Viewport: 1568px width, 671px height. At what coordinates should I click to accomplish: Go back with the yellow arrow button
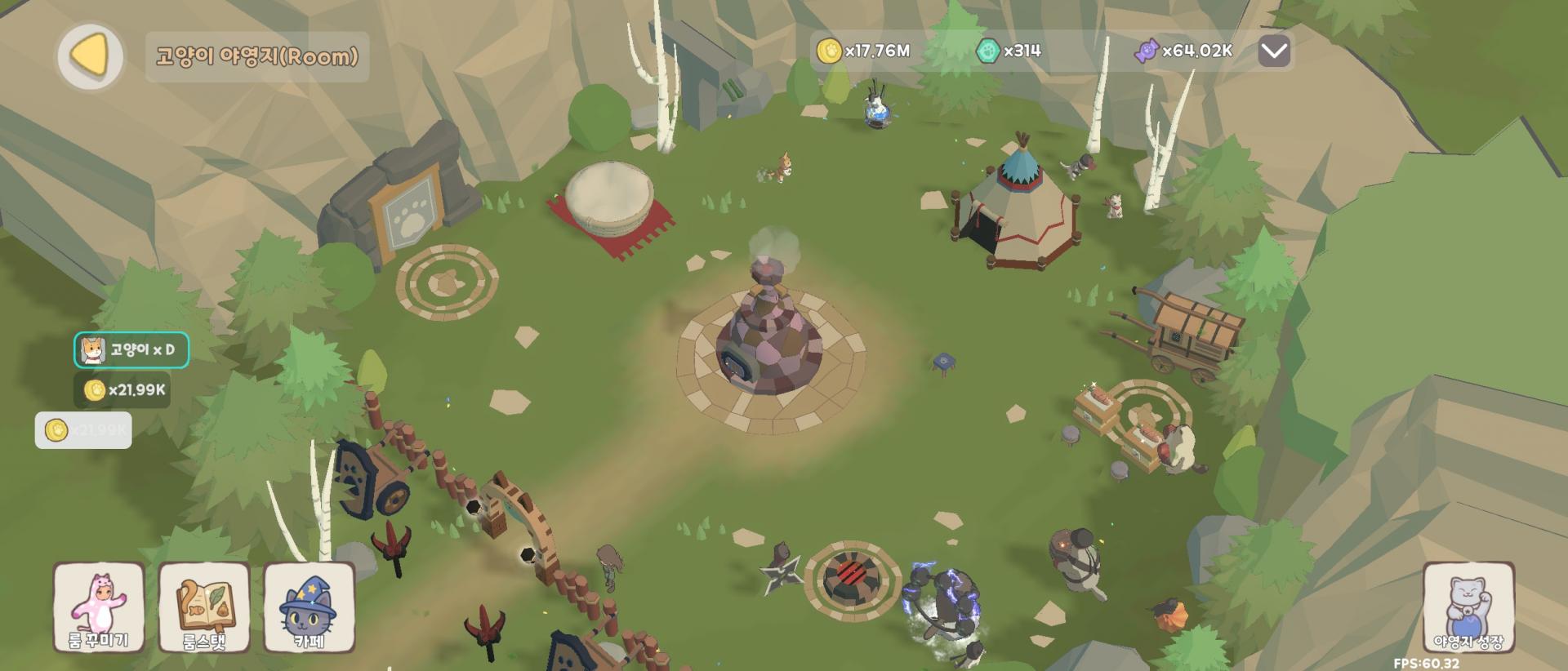tap(90, 56)
